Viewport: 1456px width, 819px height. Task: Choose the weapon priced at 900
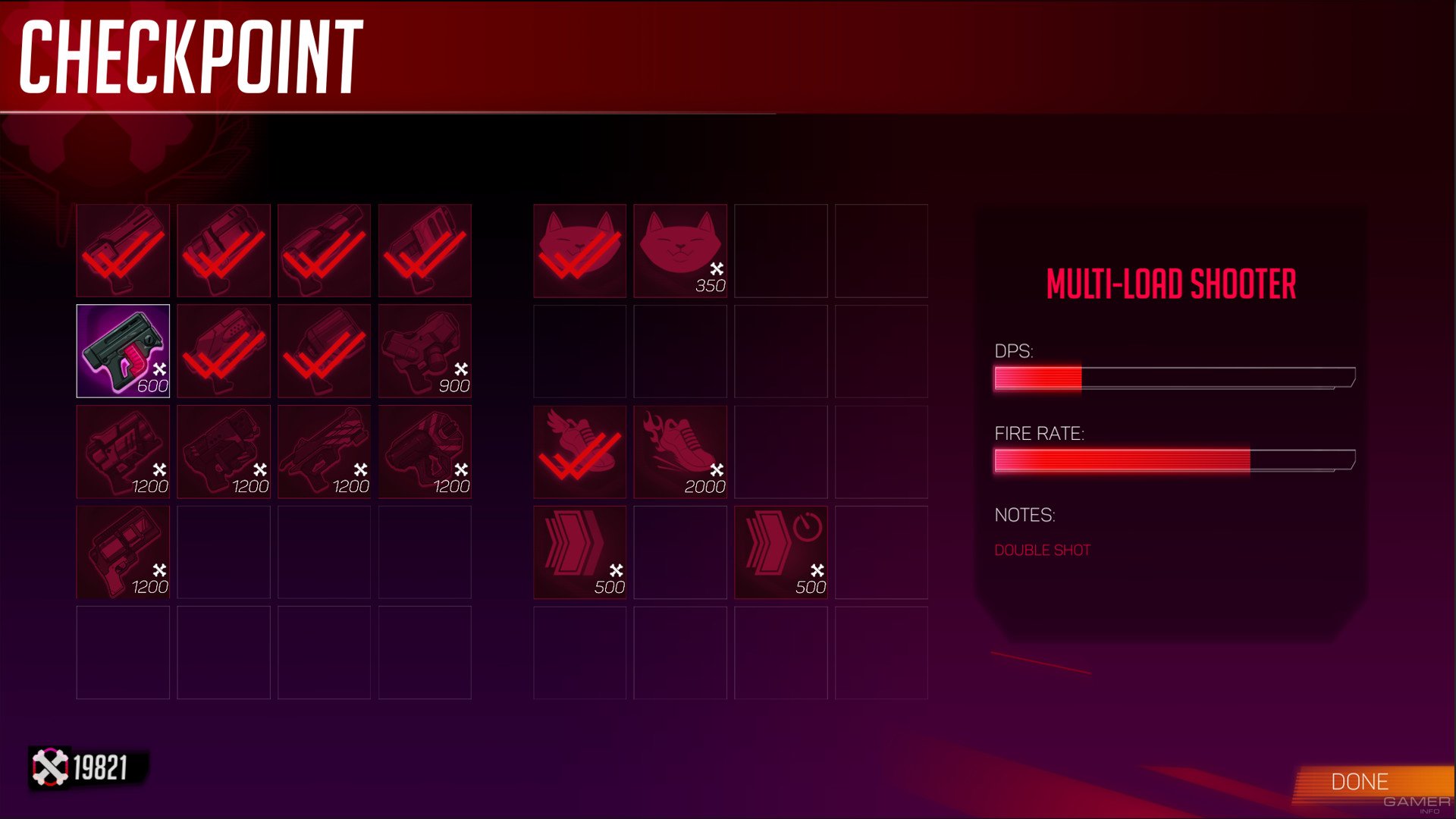pos(425,351)
